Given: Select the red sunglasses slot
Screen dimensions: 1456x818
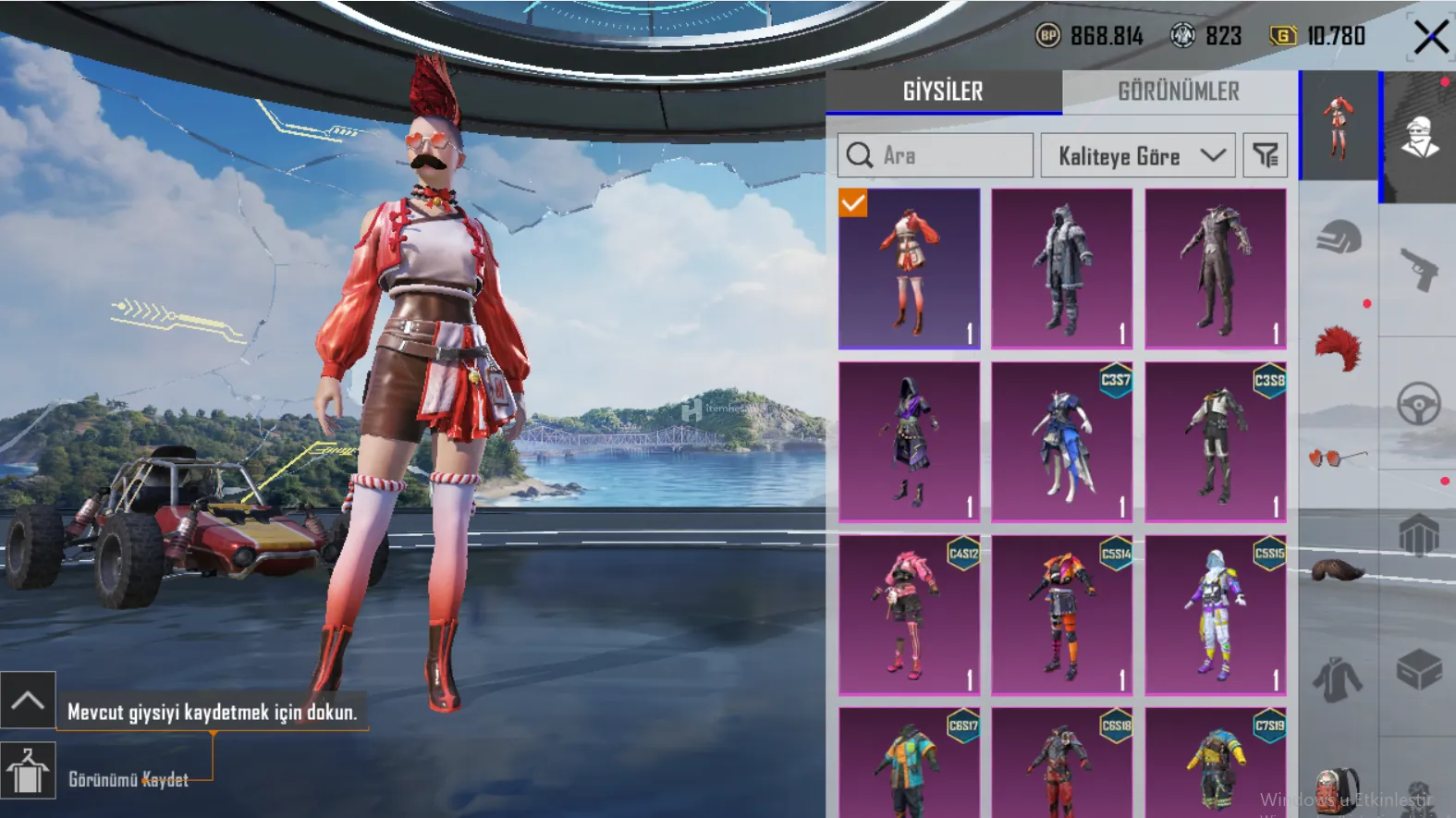Looking at the screenshot, I should click(x=1337, y=457).
